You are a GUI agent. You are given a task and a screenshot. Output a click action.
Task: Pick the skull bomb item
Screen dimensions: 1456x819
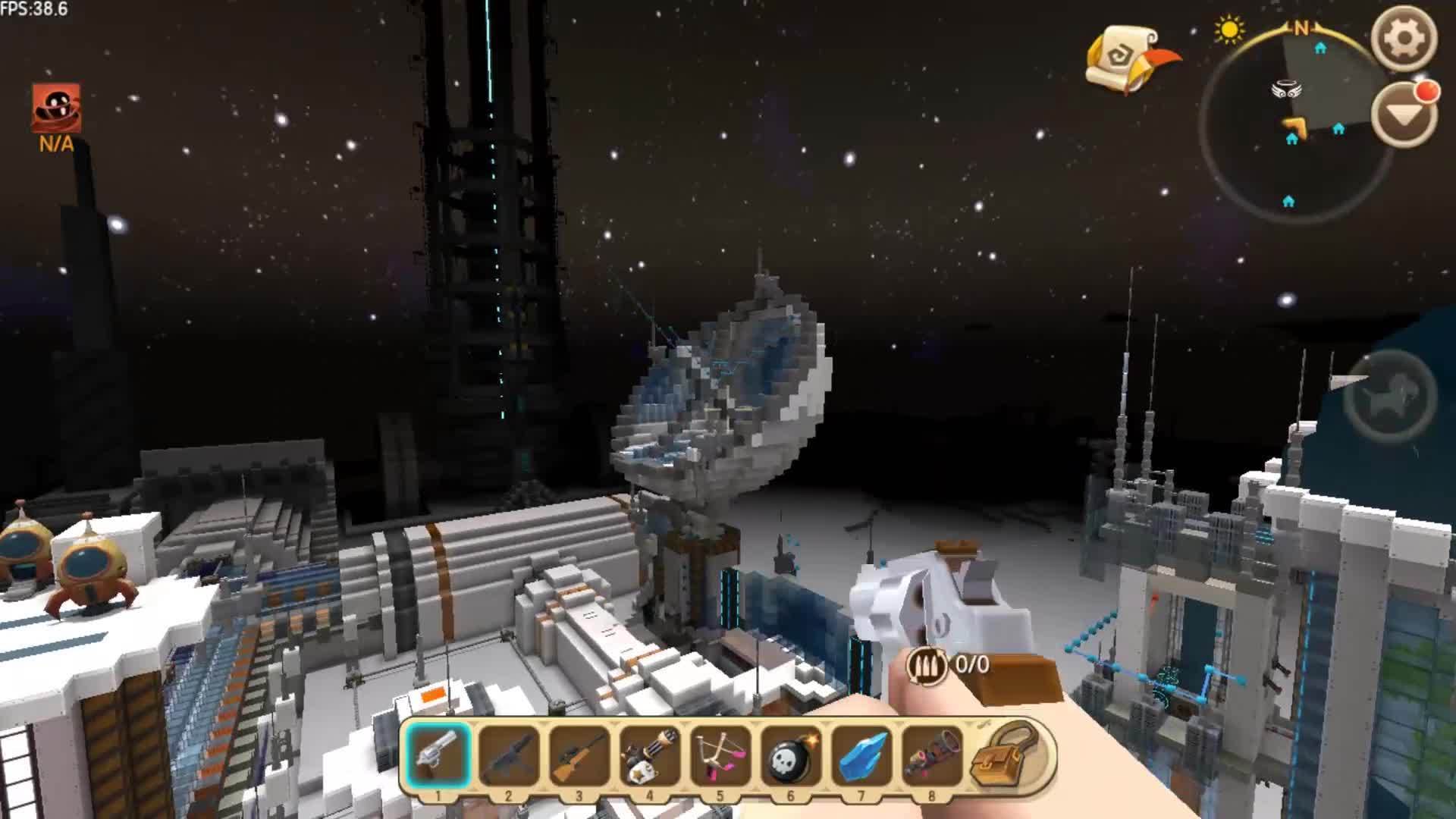point(790,755)
